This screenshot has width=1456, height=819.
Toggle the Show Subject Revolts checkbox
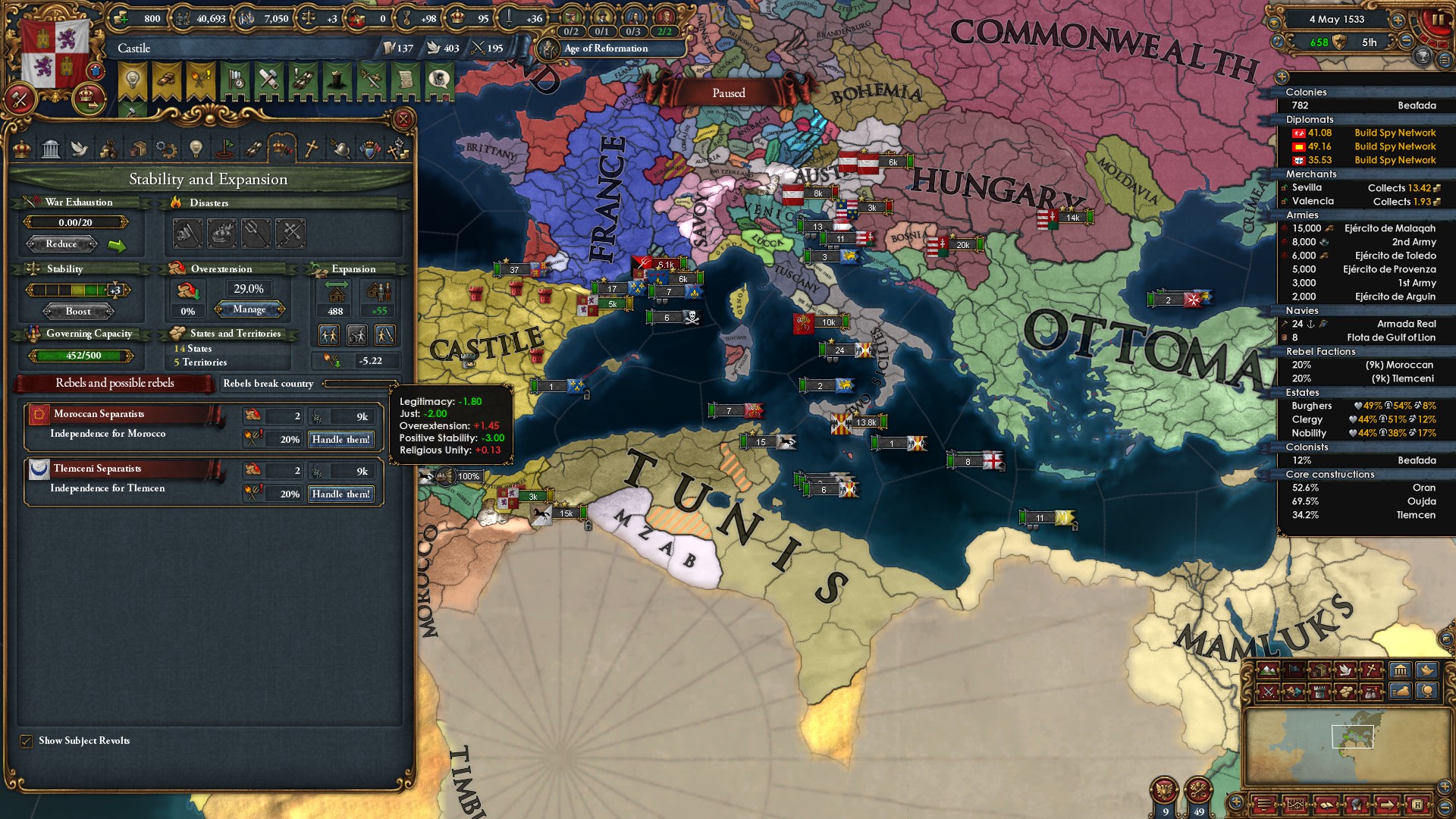pos(27,741)
